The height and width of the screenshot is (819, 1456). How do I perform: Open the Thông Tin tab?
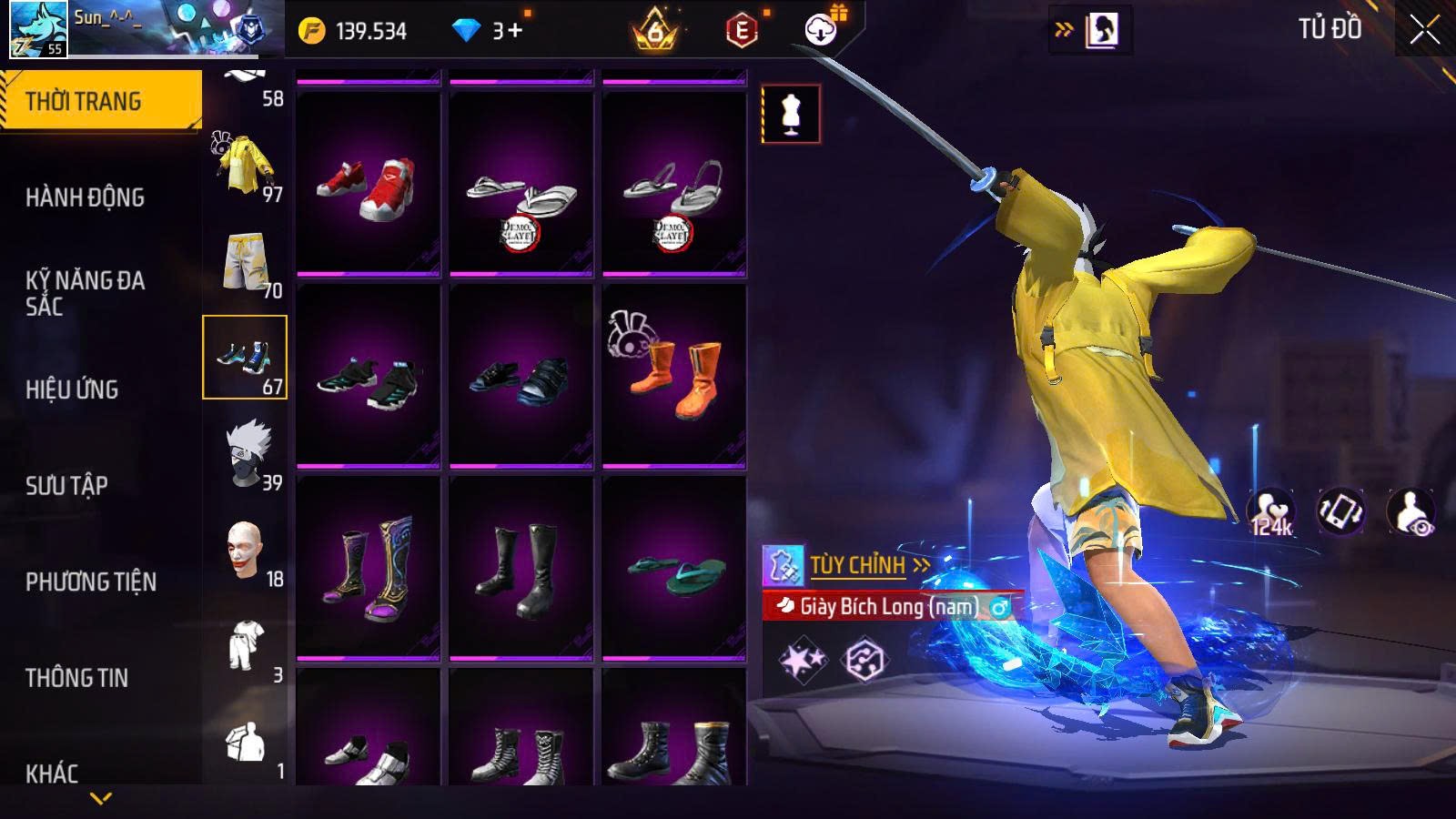pyautogui.click(x=76, y=678)
